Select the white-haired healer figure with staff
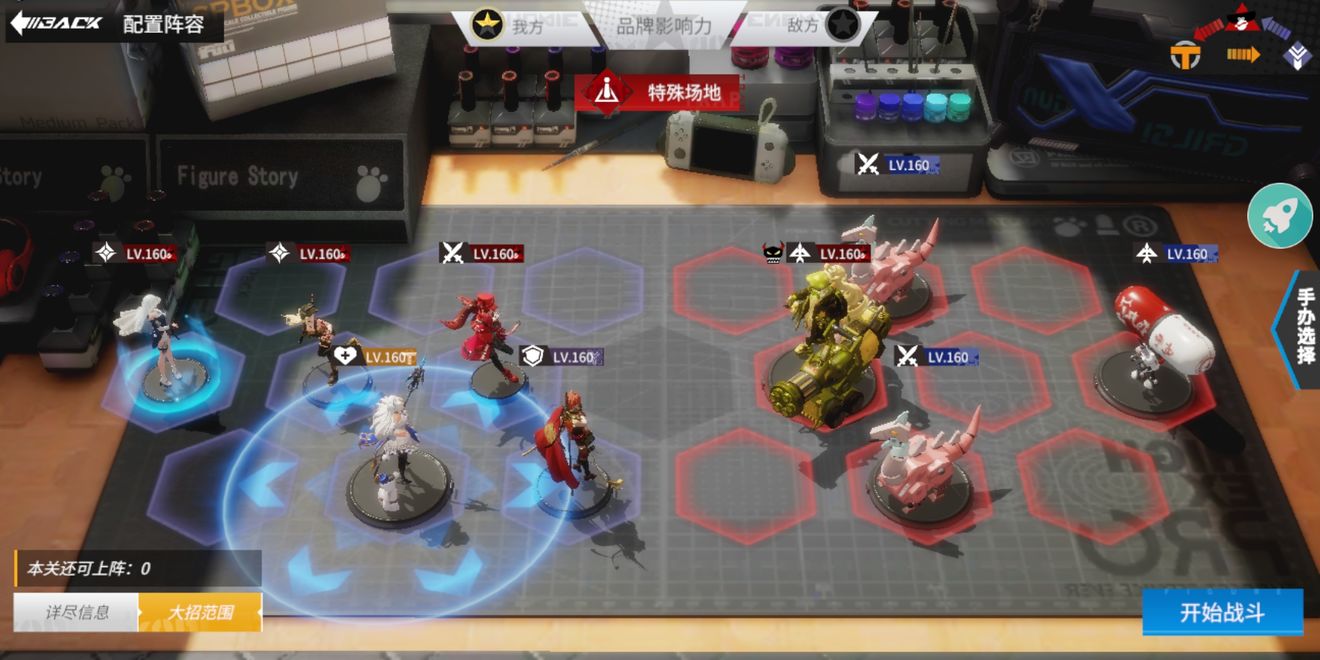Screen dimensions: 1320x660 [x=396, y=450]
